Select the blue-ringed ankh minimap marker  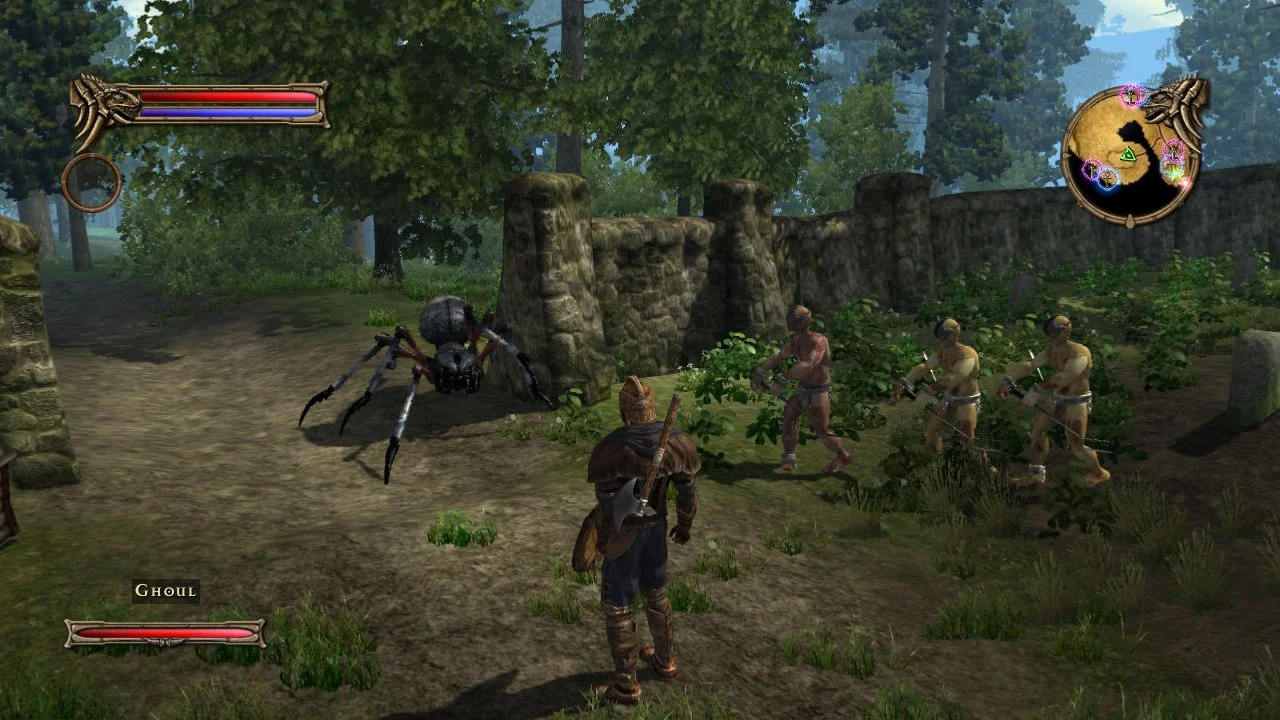pyautogui.click(x=1107, y=179)
